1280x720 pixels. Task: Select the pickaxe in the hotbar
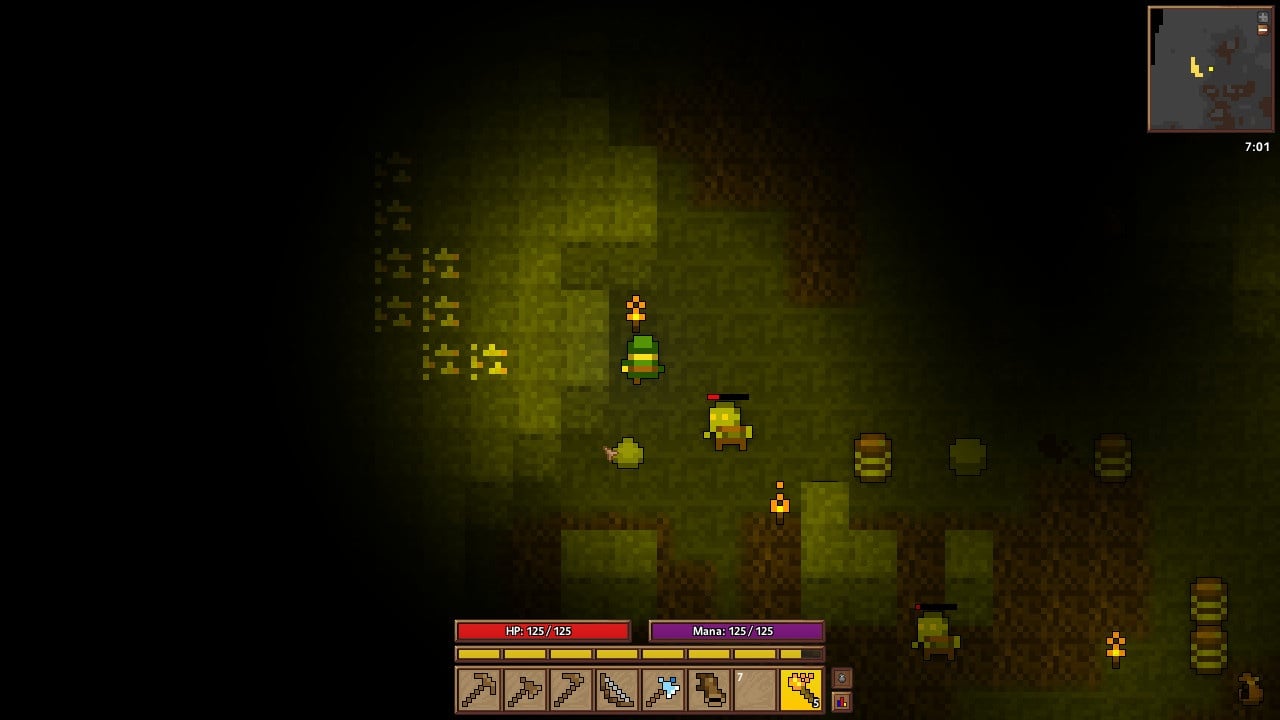[x=478, y=690]
